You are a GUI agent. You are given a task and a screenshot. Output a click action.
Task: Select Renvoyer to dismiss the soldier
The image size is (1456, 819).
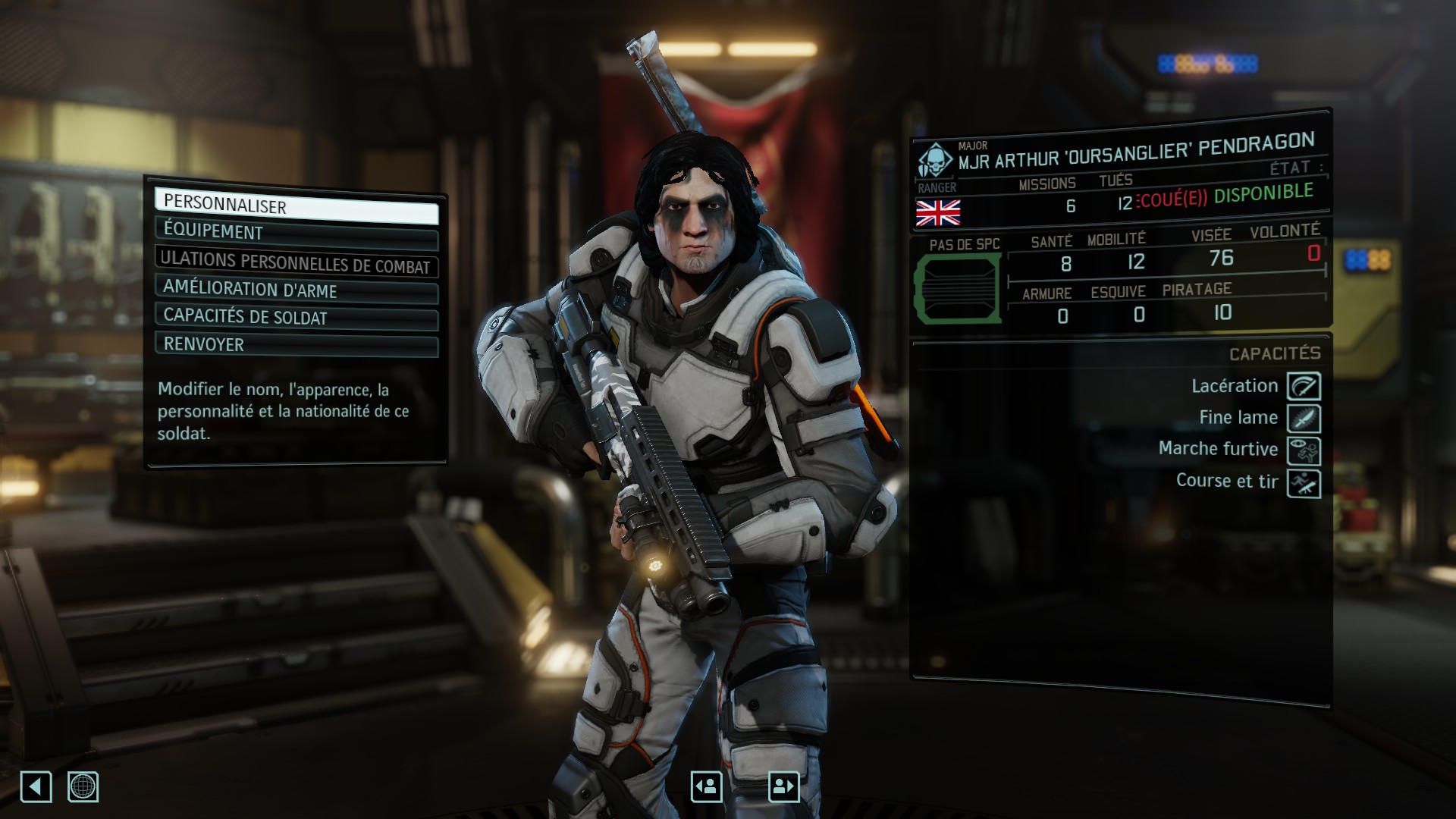296,345
